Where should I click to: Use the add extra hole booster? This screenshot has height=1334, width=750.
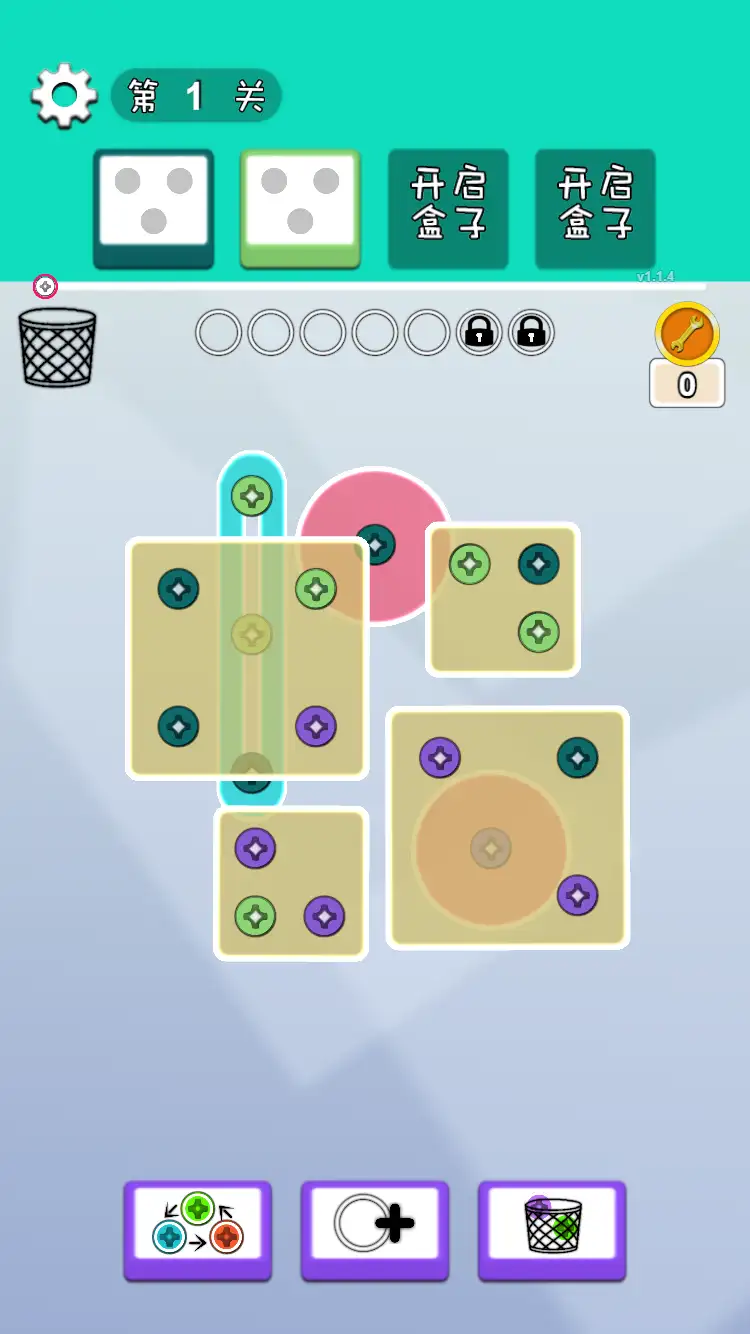pyautogui.click(x=375, y=1230)
